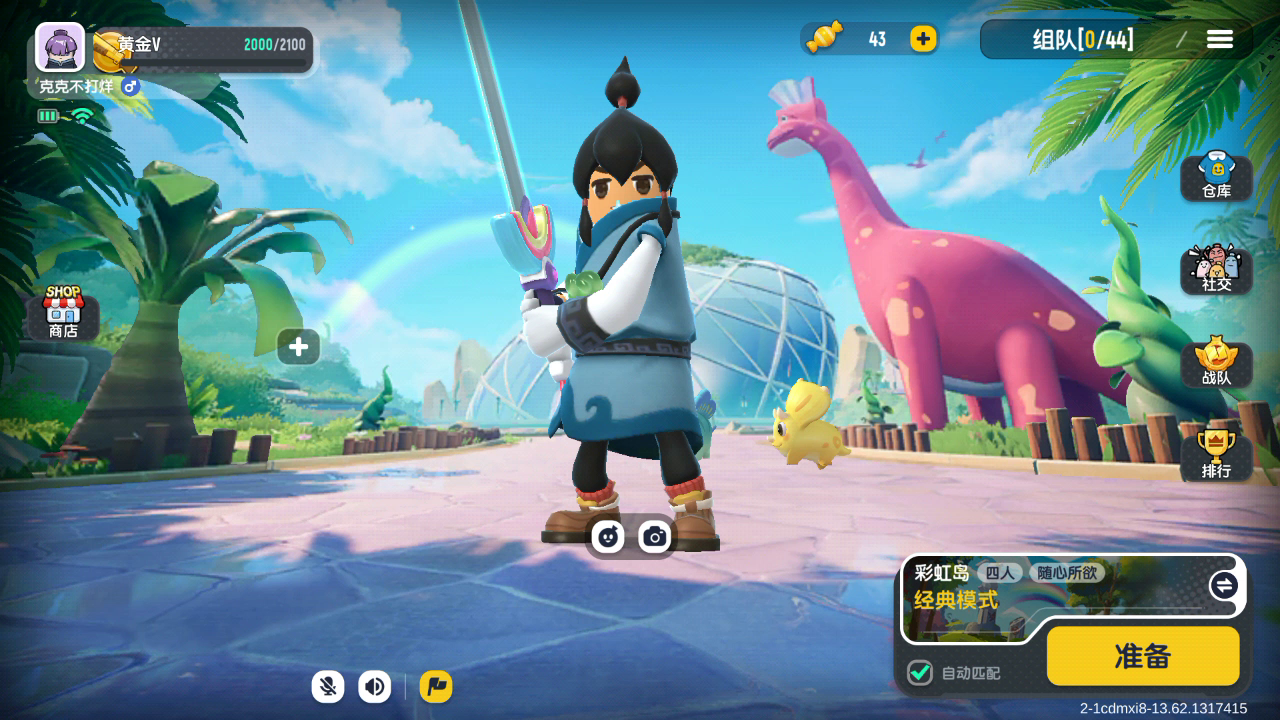This screenshot has width=1280, height=720.
Task: Open the 商店 shop
Action: coord(63,312)
